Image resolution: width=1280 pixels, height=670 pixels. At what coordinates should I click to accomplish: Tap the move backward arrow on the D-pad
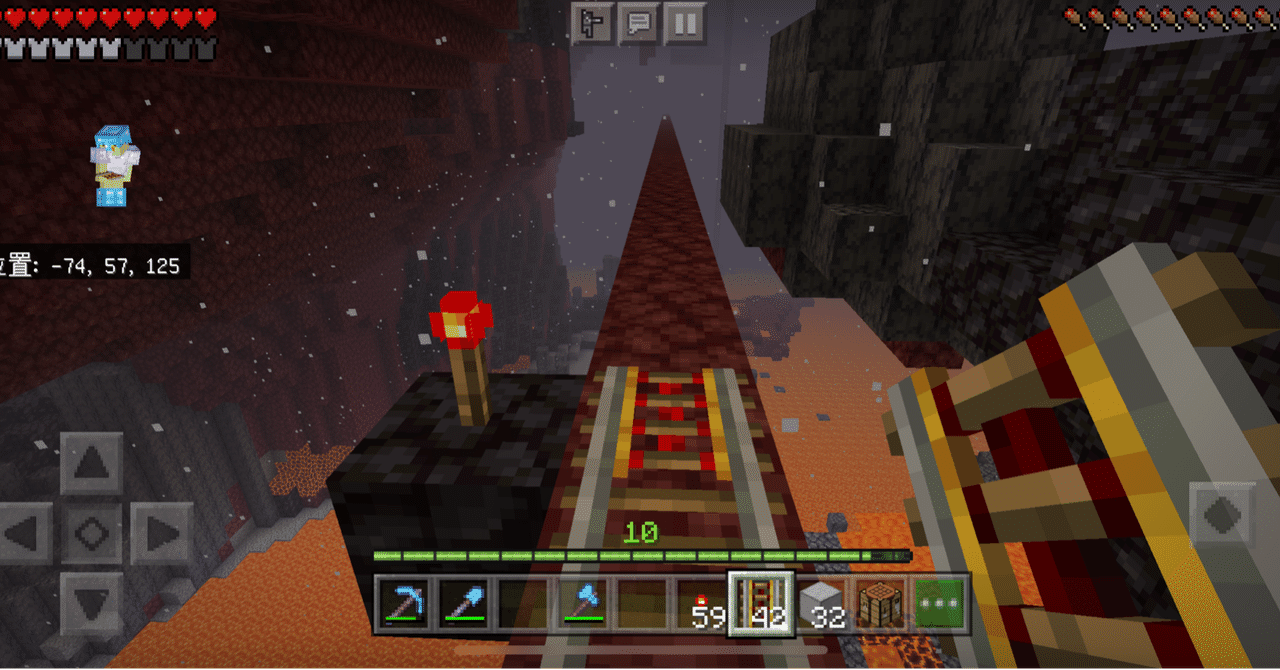click(92, 603)
